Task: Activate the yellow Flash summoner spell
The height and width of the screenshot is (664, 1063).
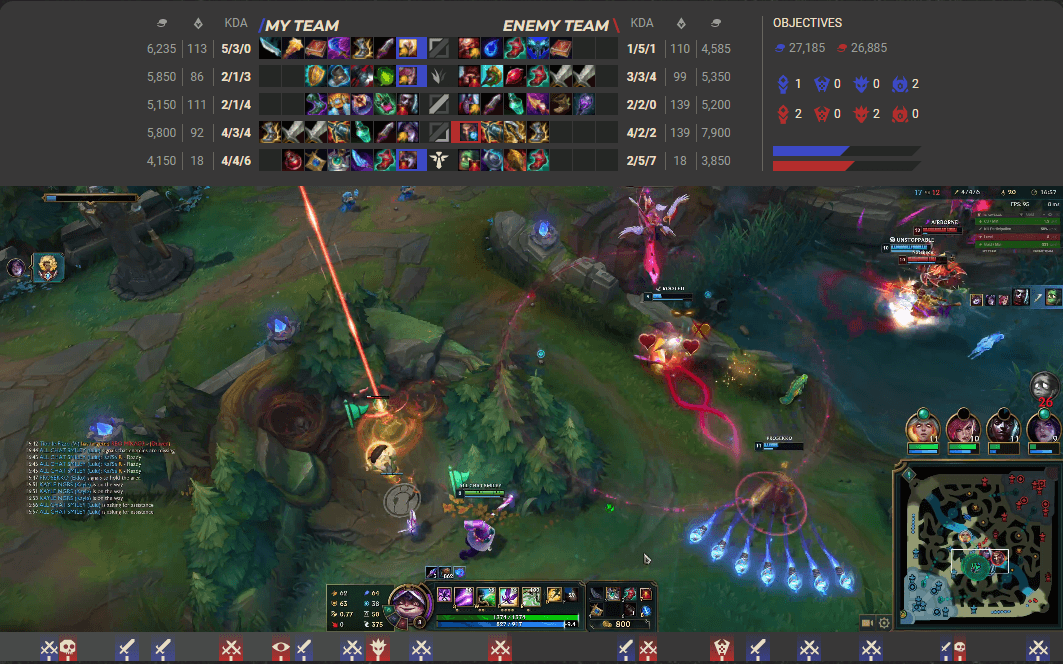Action: 553,596
